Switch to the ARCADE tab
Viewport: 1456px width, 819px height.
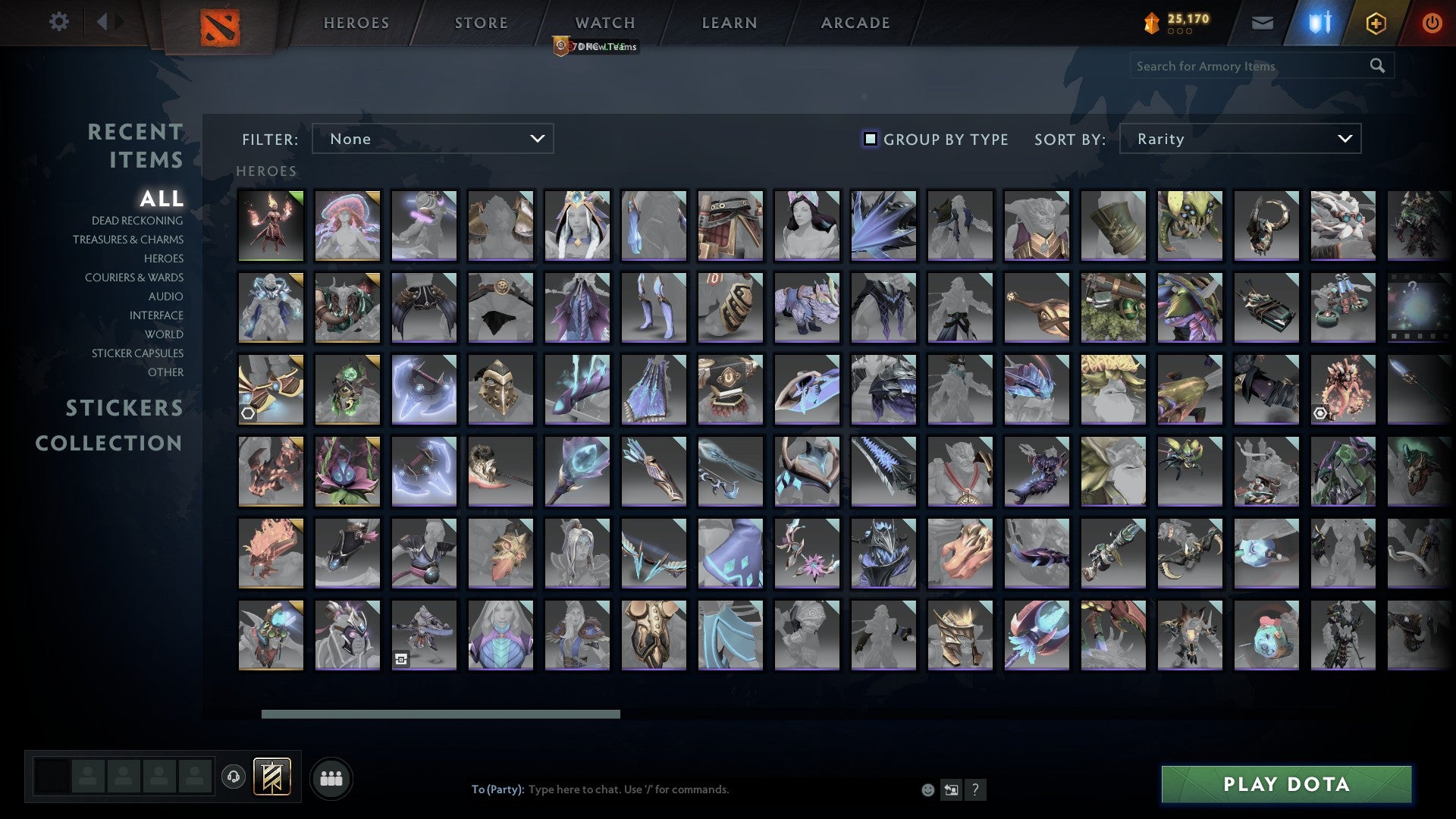(x=855, y=23)
